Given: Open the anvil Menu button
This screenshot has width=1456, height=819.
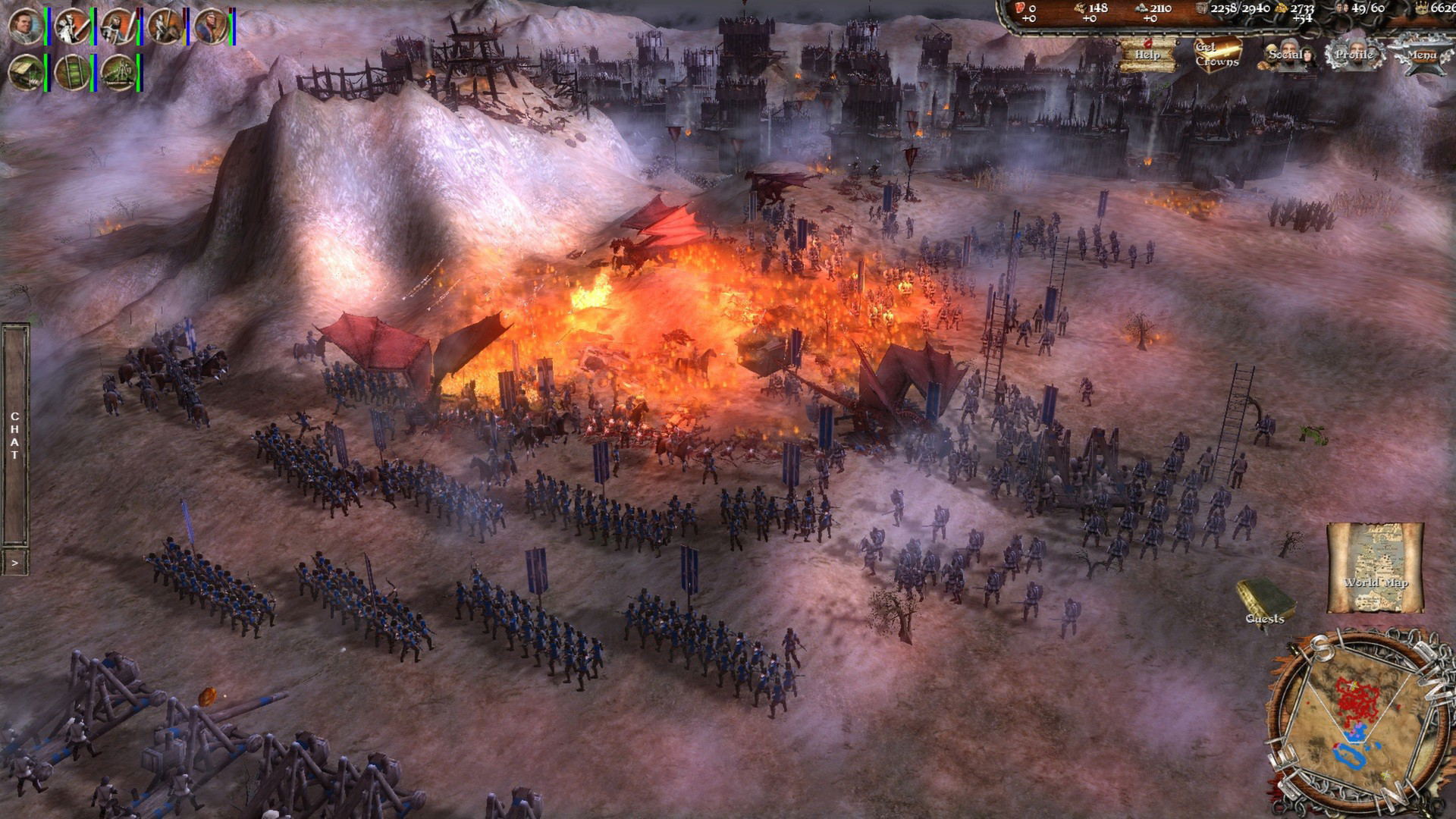Looking at the screenshot, I should point(1422,55).
